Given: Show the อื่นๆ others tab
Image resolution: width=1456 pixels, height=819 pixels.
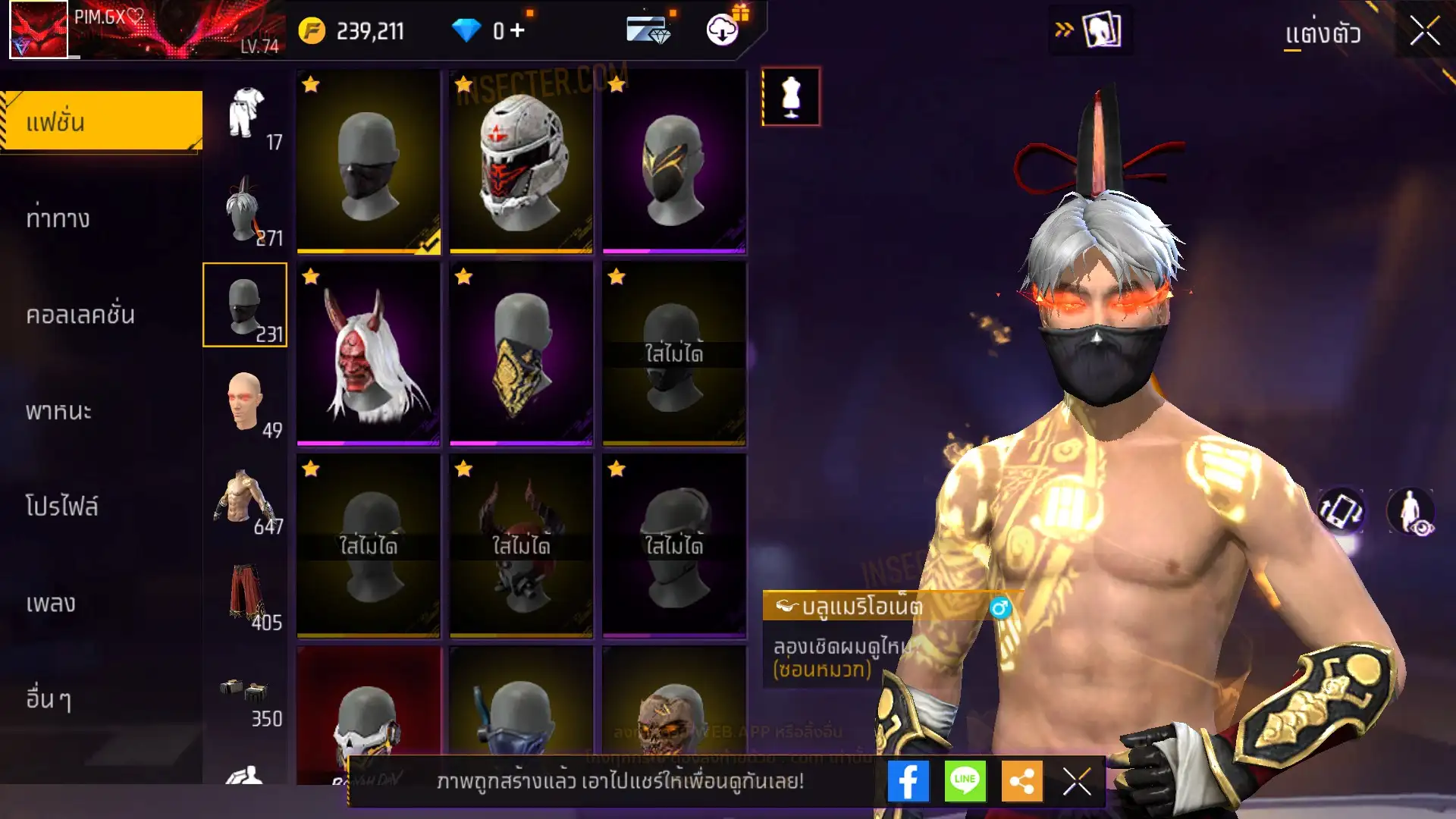Looking at the screenshot, I should (x=49, y=698).
